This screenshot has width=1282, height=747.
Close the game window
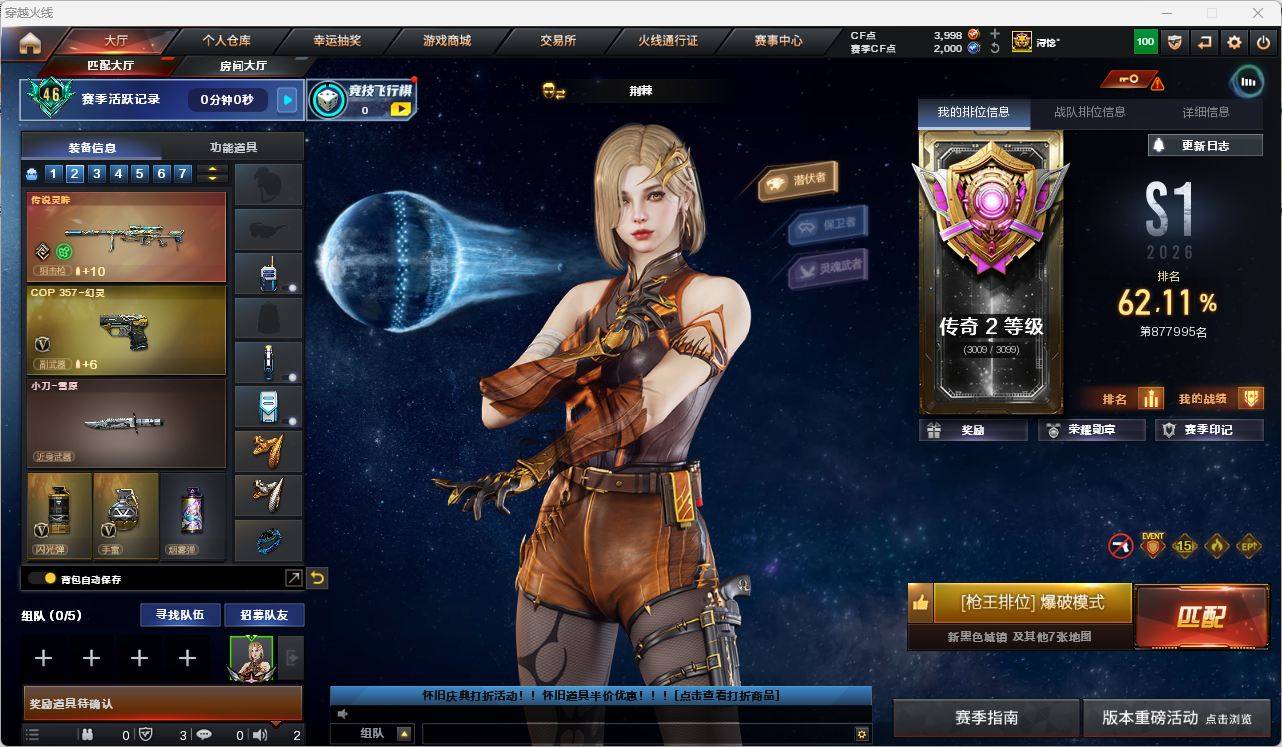tap(1258, 13)
